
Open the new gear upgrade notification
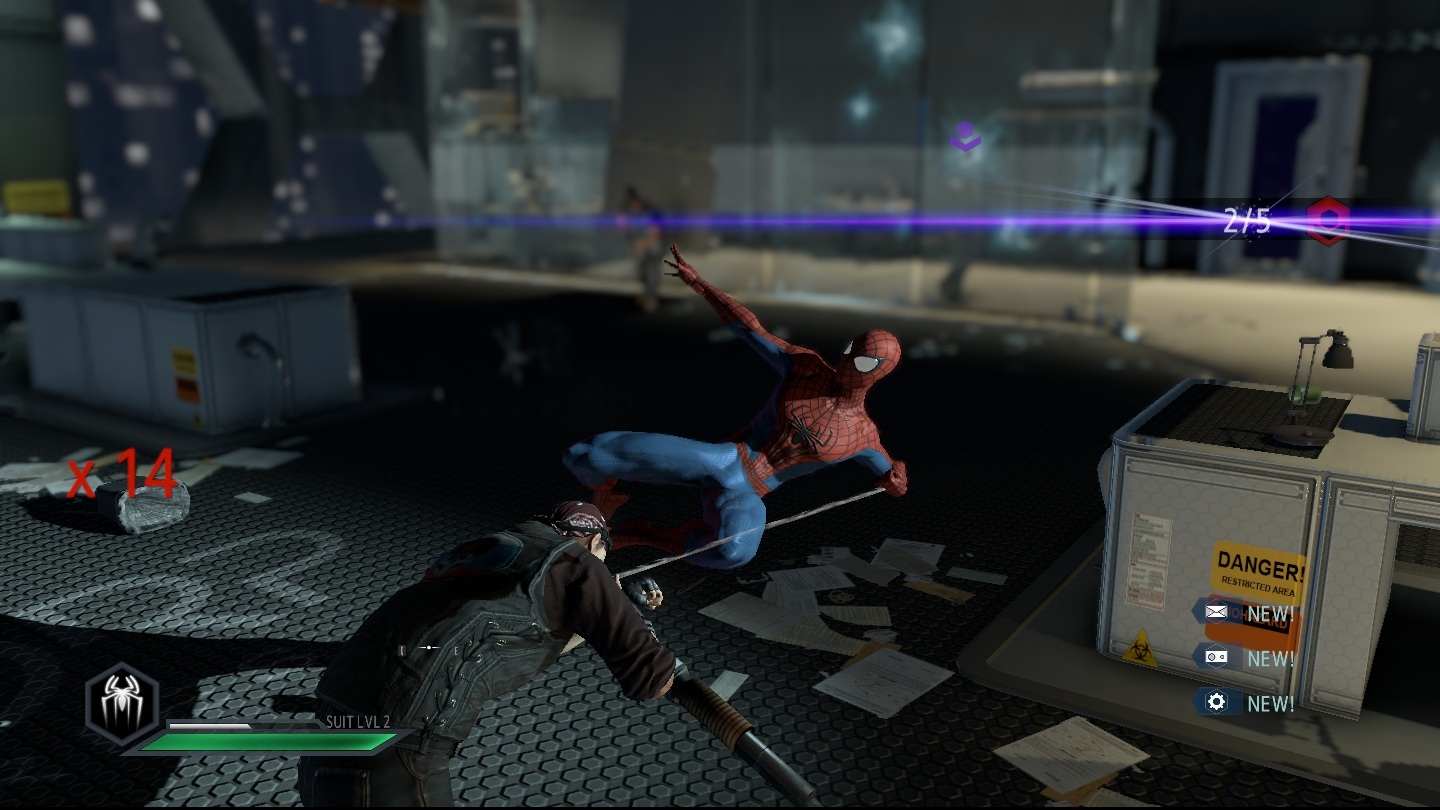[1217, 702]
